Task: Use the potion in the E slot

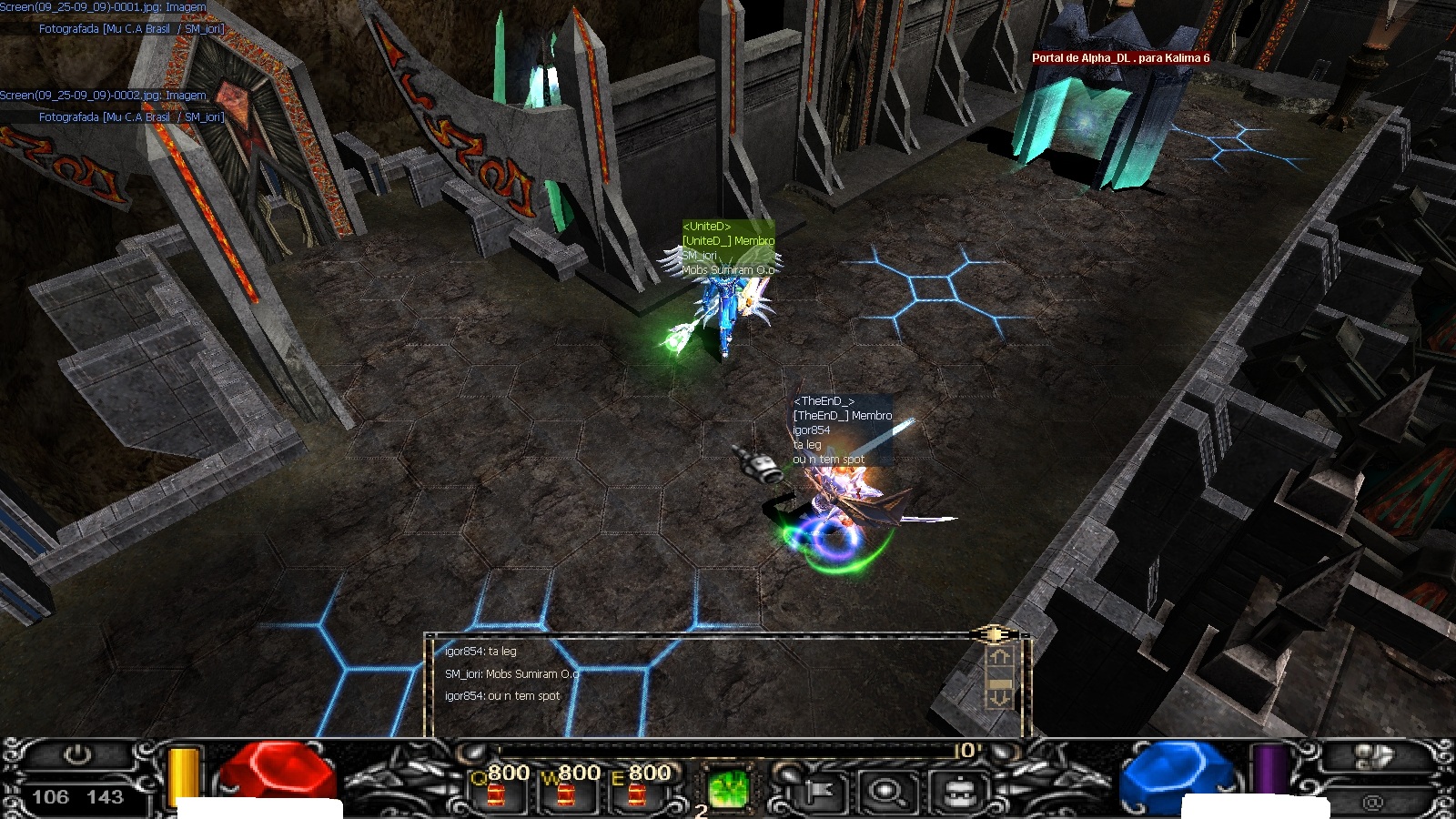Action: (x=636, y=790)
